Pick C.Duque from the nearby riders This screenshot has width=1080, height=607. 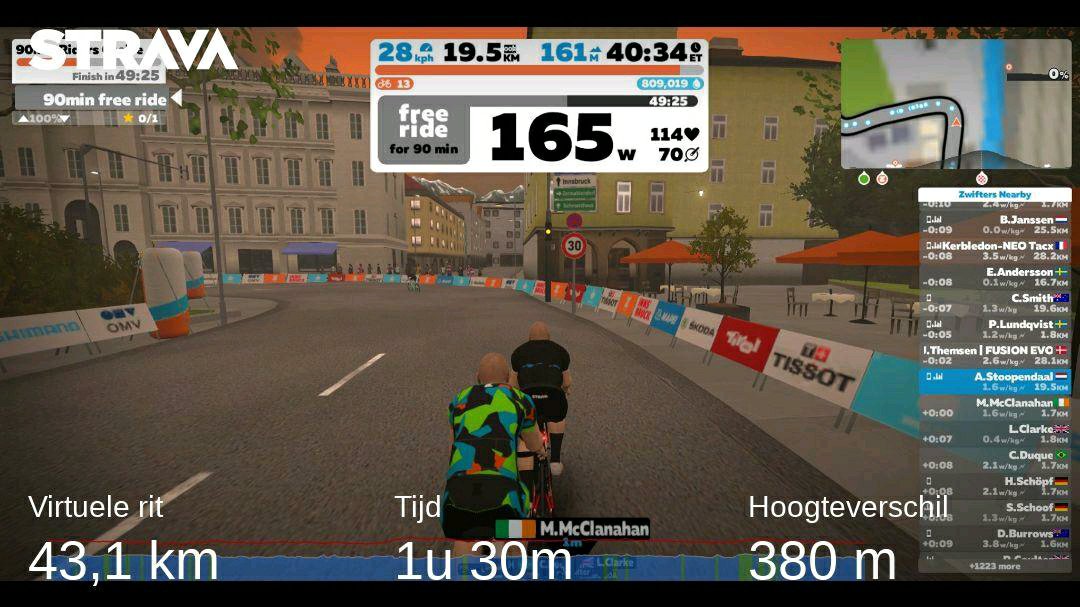pyautogui.click(x=994, y=460)
